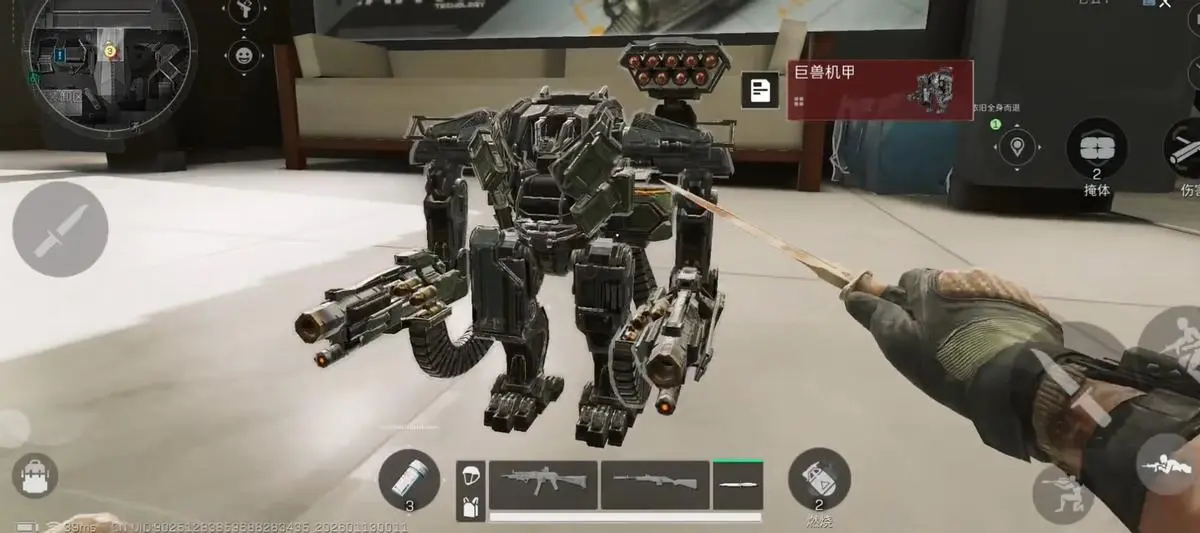
Task: Select the knife melee slot
Action: tap(737, 485)
